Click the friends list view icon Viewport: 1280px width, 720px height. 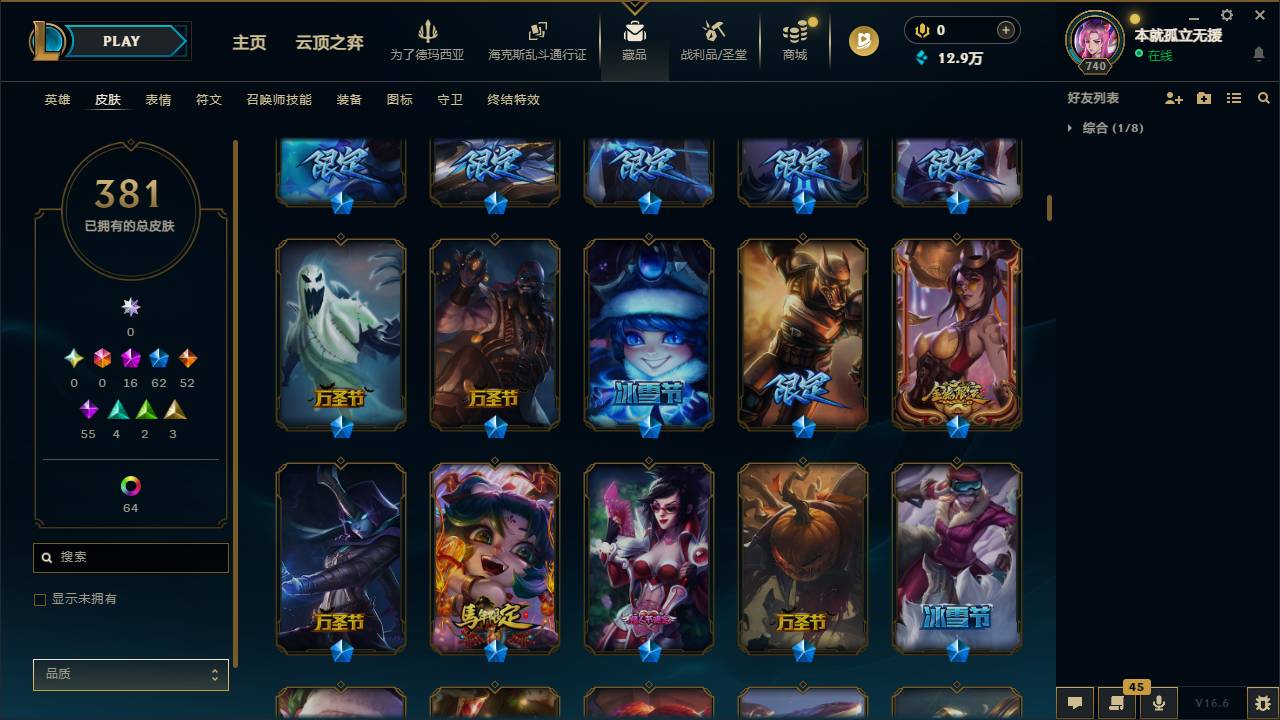[1234, 98]
